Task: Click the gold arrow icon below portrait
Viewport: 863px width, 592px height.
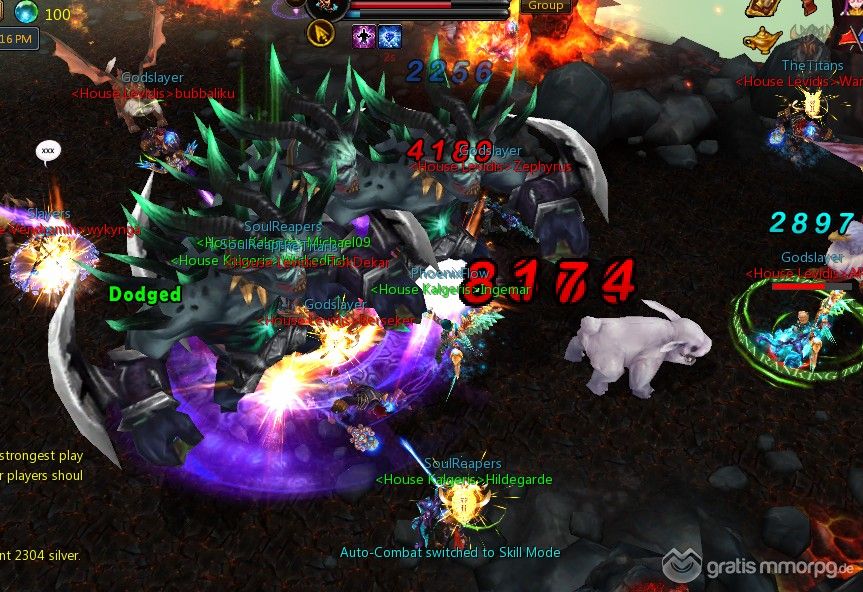Action: [x=320, y=34]
